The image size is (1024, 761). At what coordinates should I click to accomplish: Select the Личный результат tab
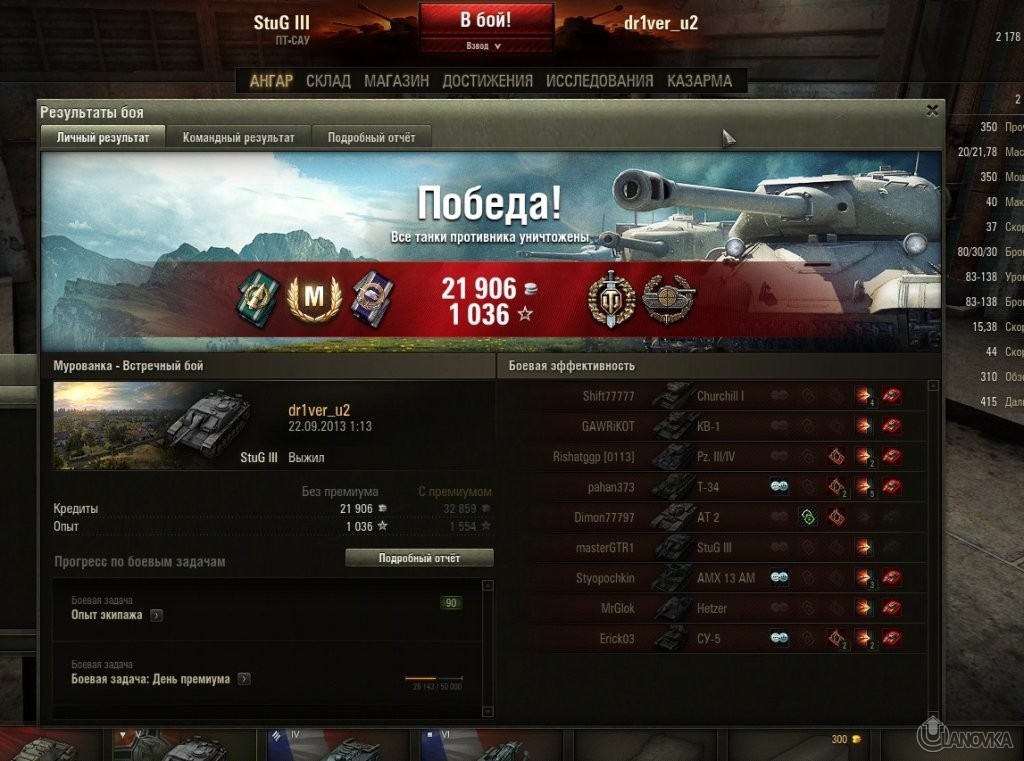tap(103, 138)
